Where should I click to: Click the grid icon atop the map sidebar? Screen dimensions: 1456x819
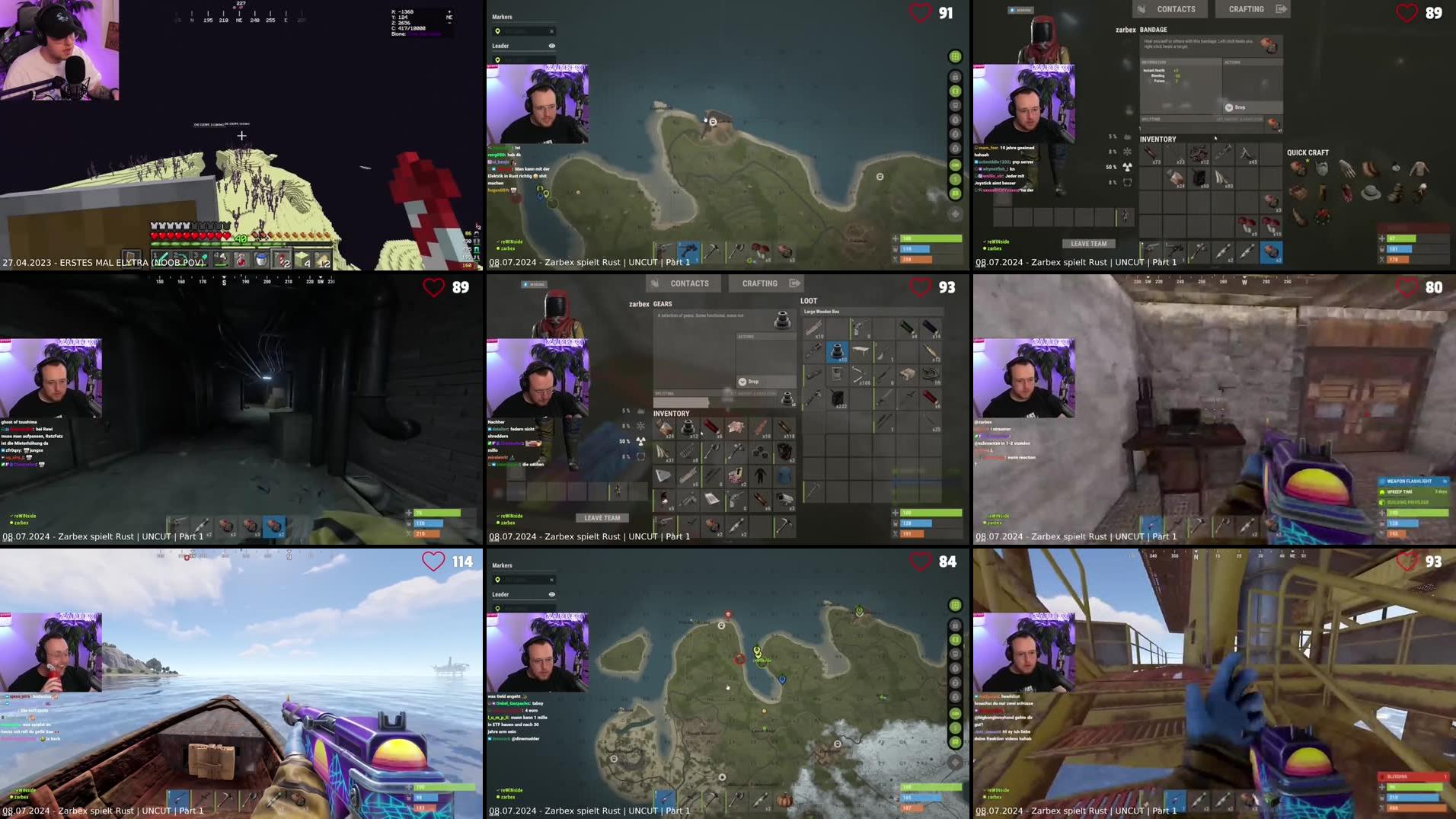(x=953, y=55)
